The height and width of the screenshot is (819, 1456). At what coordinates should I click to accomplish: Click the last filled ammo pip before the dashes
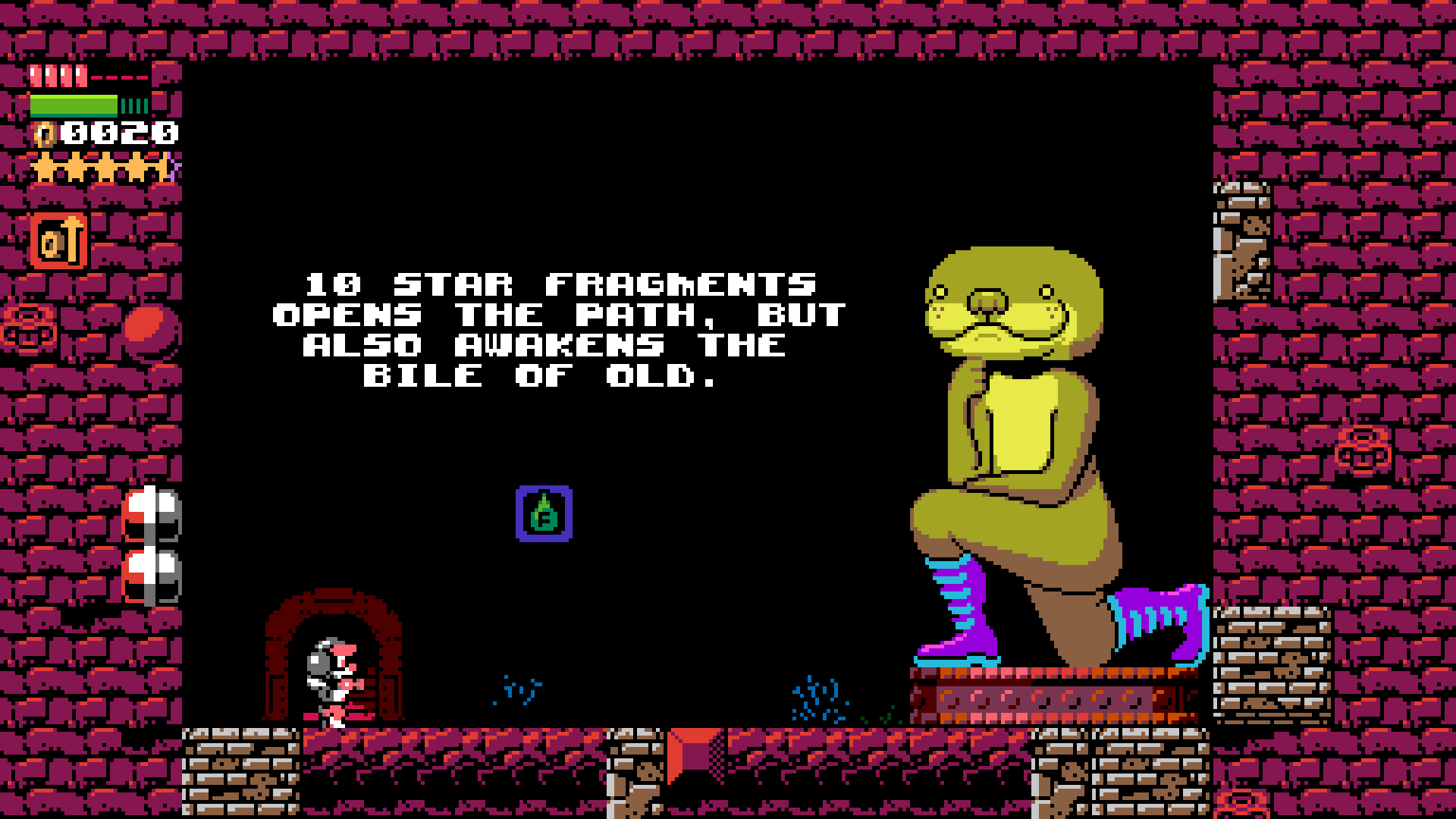80,76
